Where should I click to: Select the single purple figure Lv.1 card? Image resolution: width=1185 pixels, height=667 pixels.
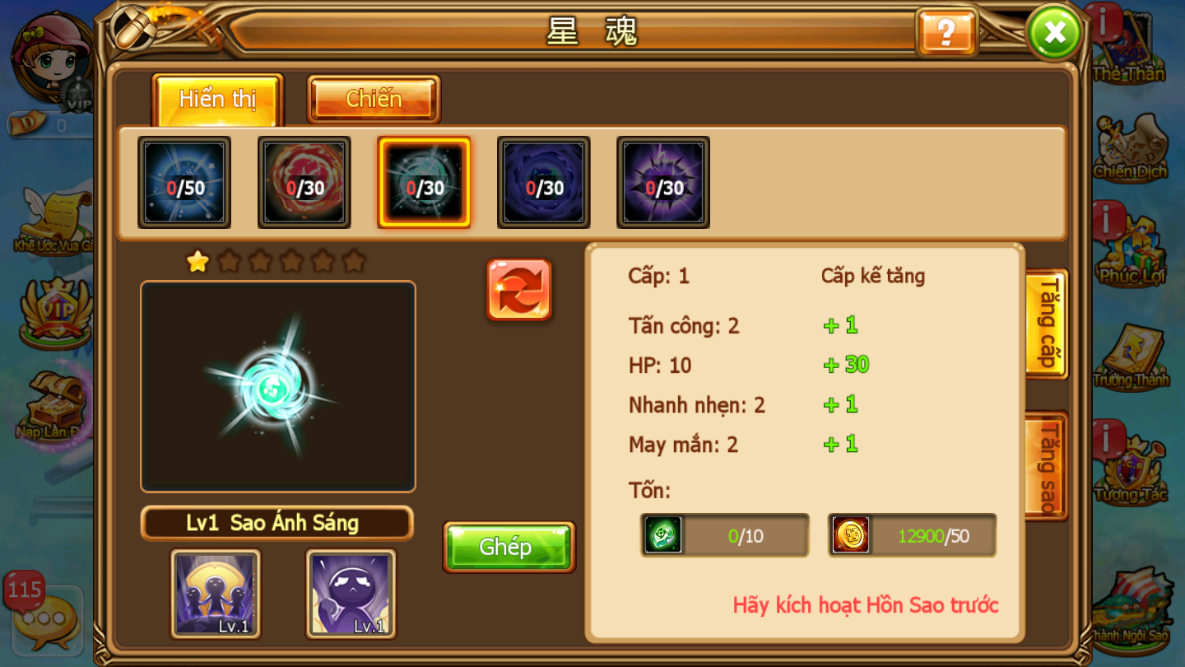click(351, 593)
